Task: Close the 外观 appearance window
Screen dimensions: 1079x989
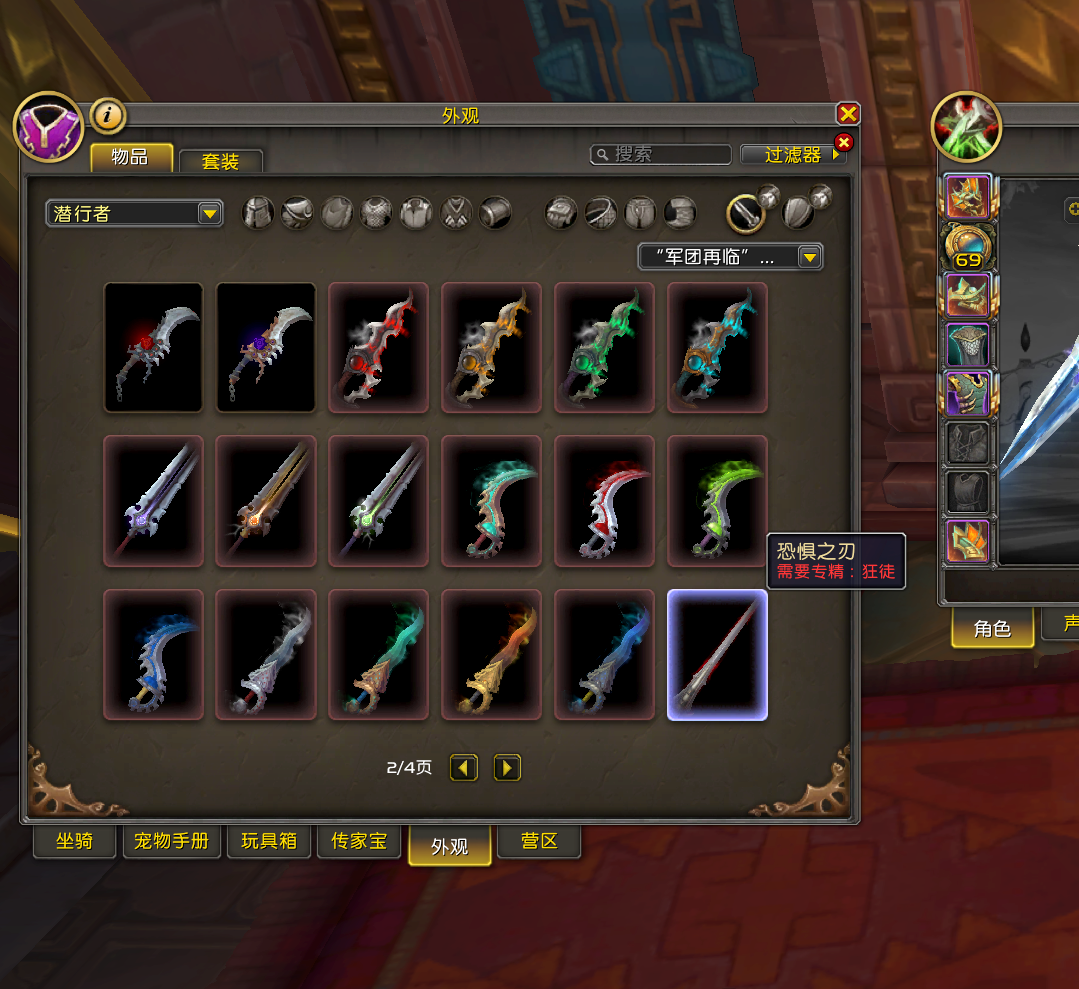Action: [847, 114]
